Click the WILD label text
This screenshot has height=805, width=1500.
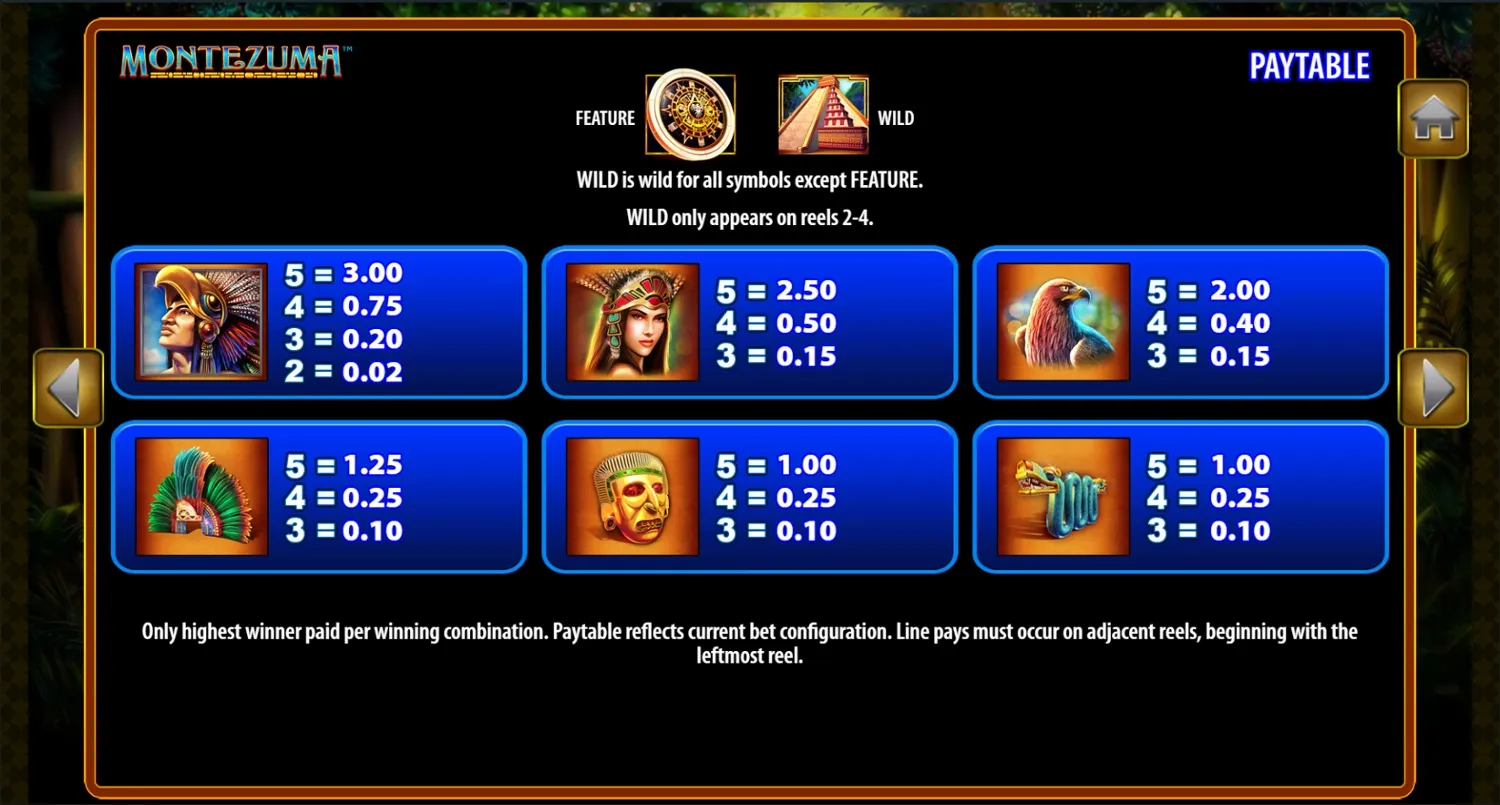pos(896,117)
